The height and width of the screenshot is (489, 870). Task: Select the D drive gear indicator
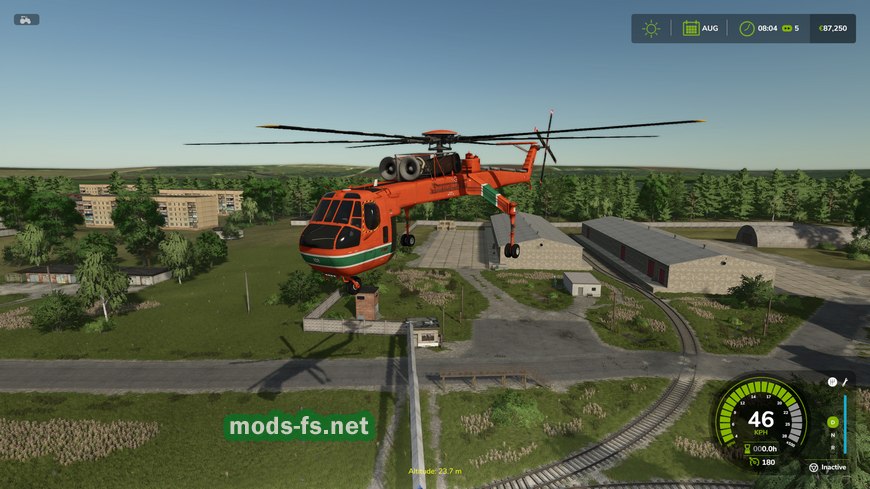[832, 422]
